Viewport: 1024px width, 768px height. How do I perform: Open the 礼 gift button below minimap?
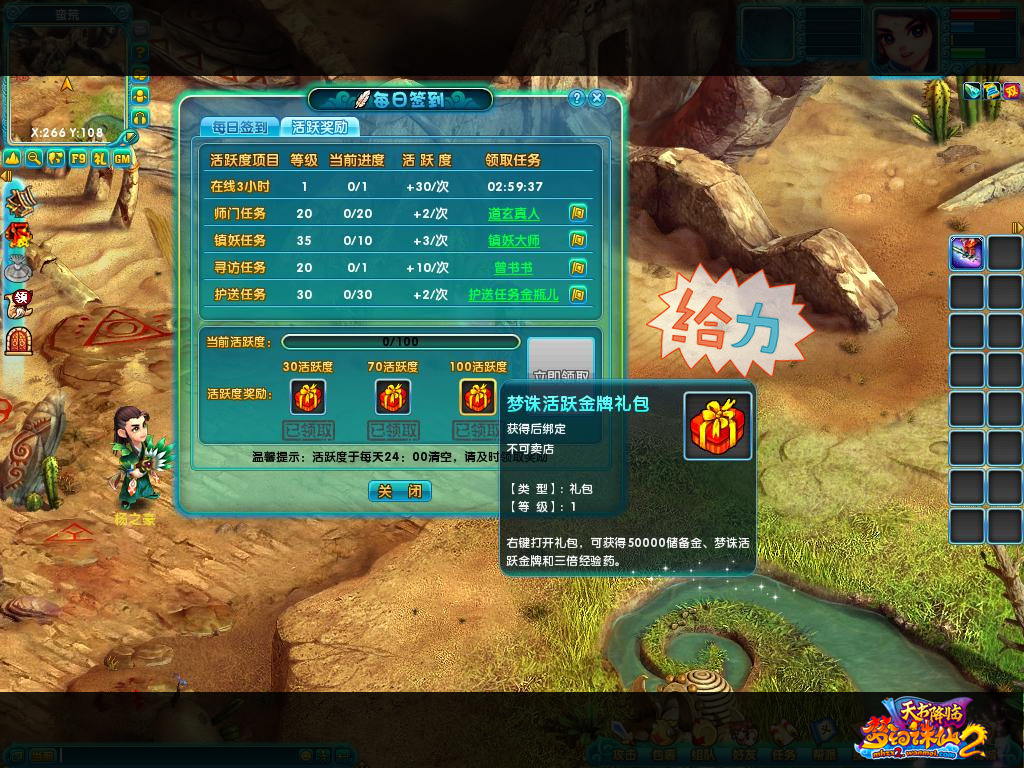click(x=100, y=158)
